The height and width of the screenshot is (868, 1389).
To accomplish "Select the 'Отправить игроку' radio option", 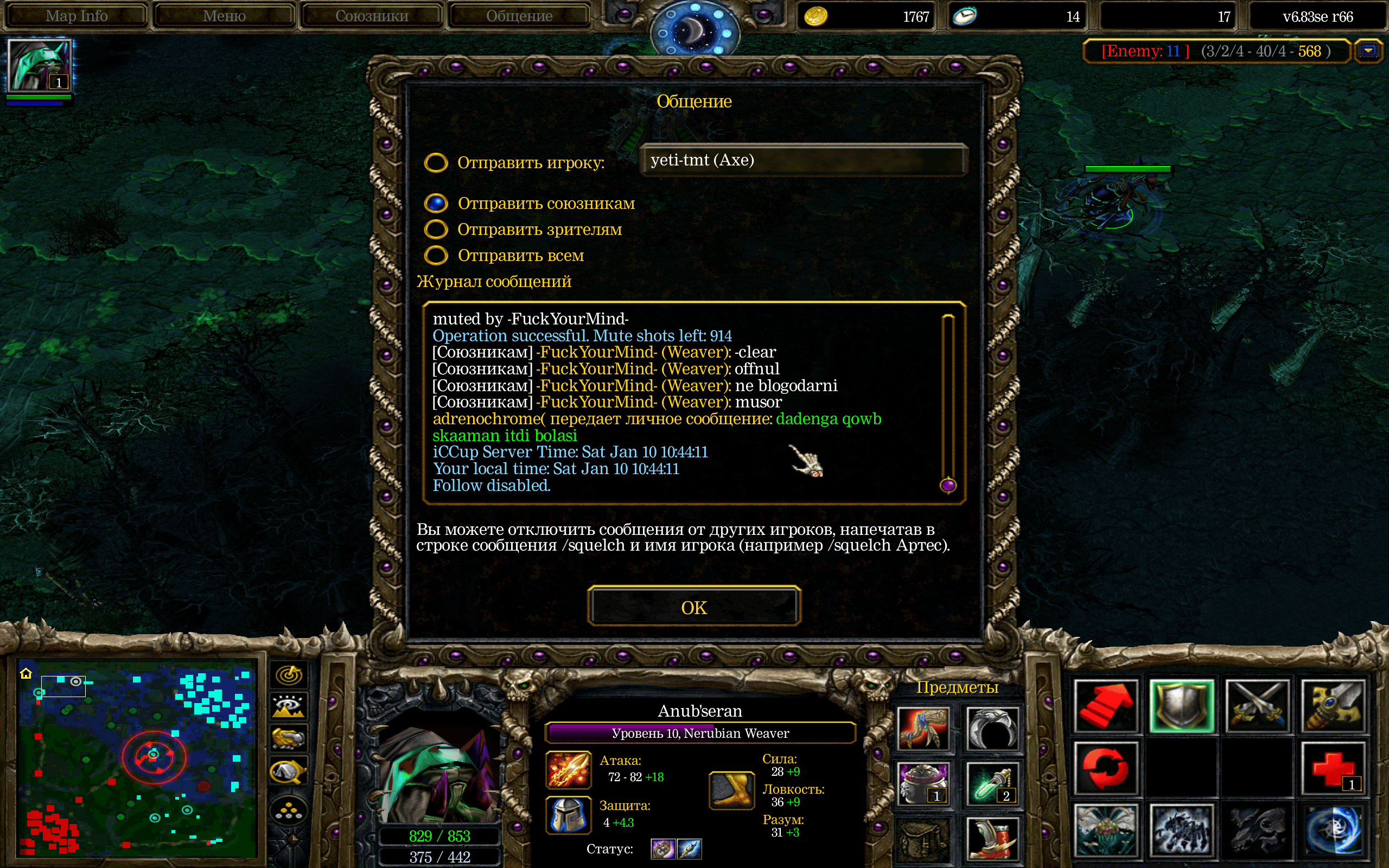I will click(436, 162).
